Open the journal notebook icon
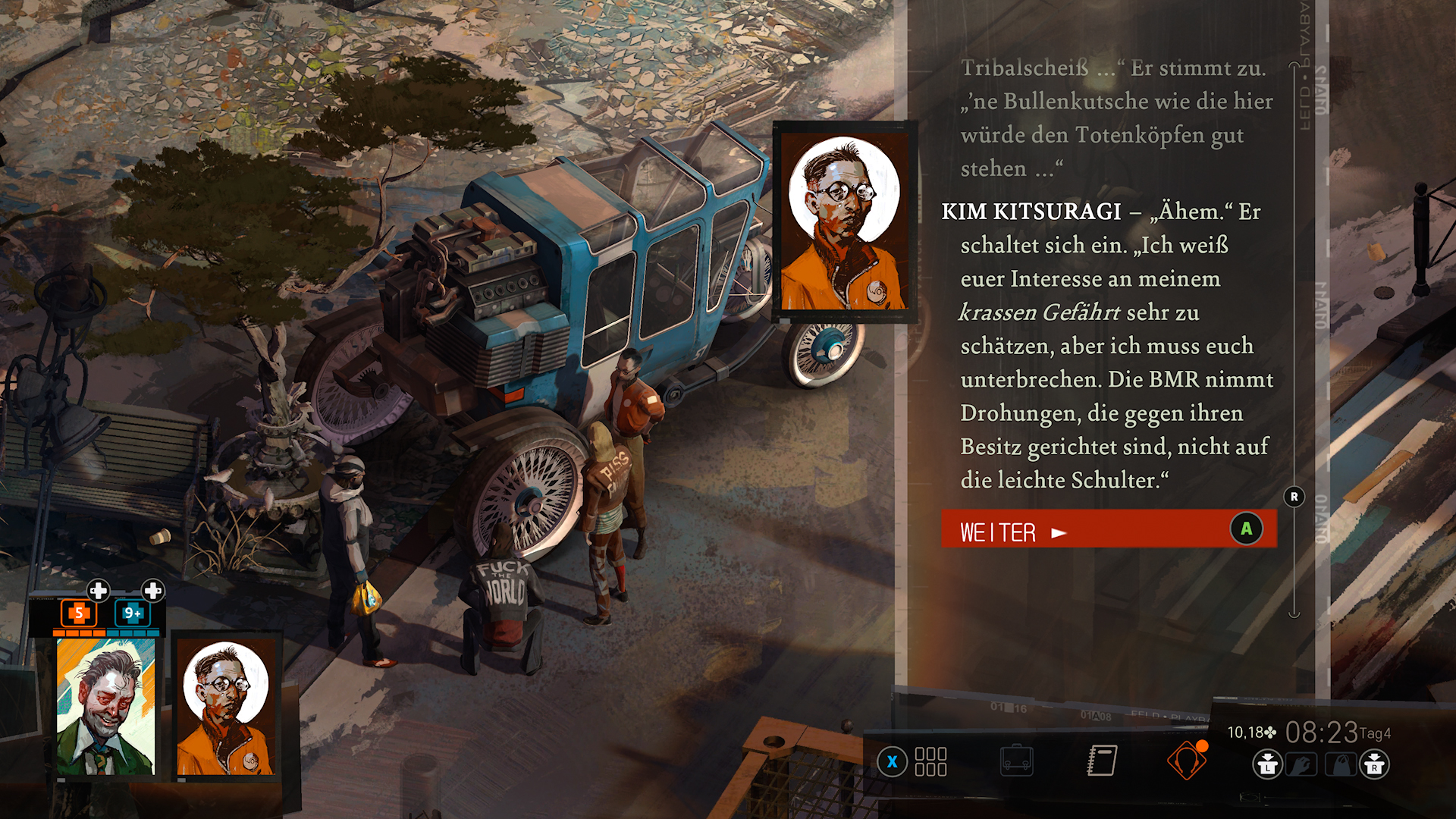1456x819 pixels. [x=1101, y=761]
